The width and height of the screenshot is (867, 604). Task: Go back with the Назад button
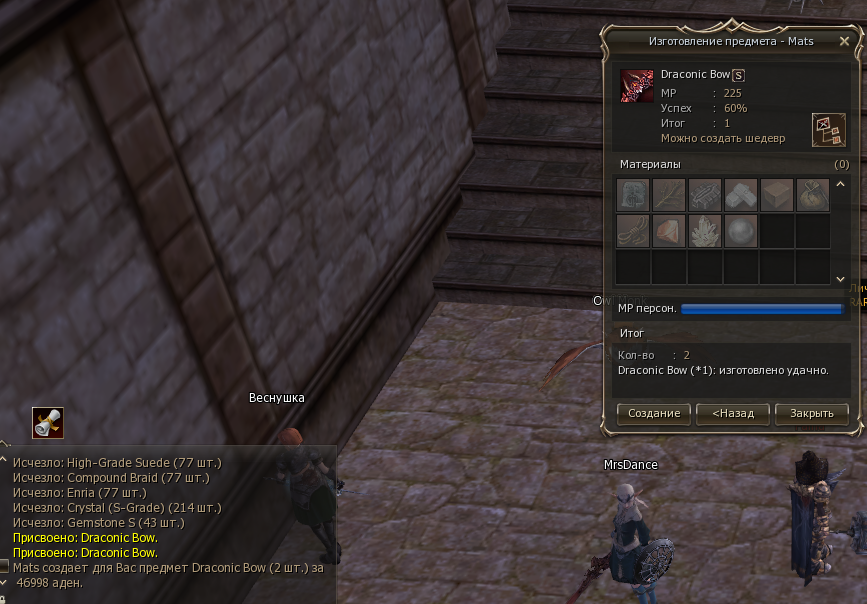733,413
